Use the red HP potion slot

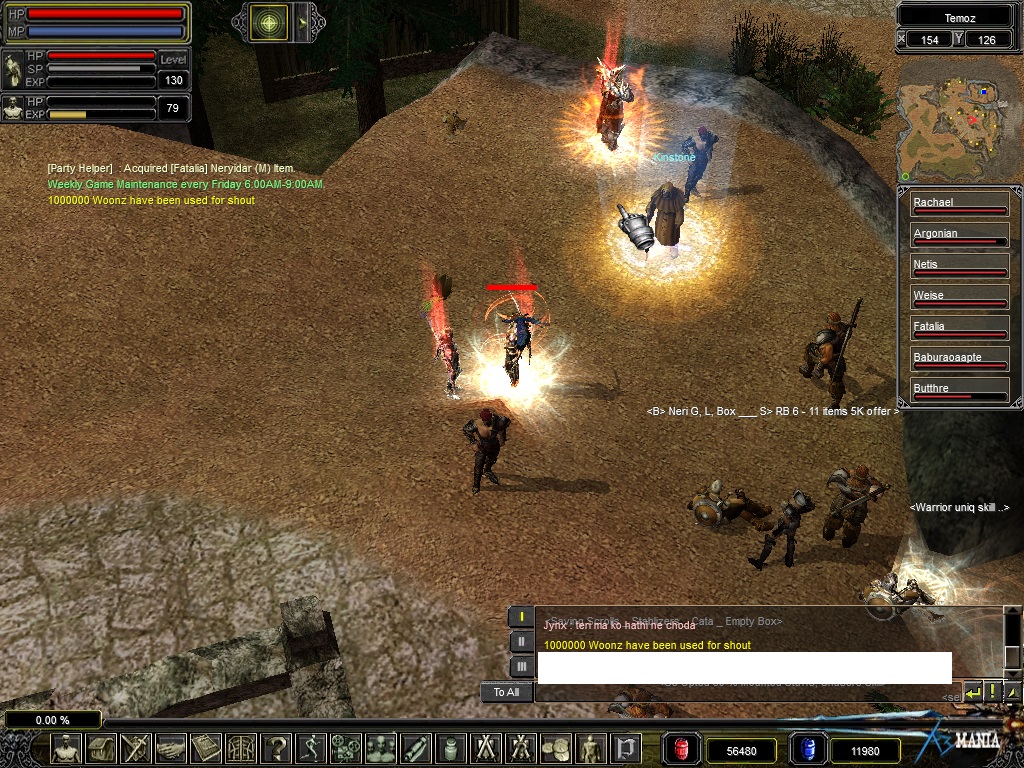[682, 749]
